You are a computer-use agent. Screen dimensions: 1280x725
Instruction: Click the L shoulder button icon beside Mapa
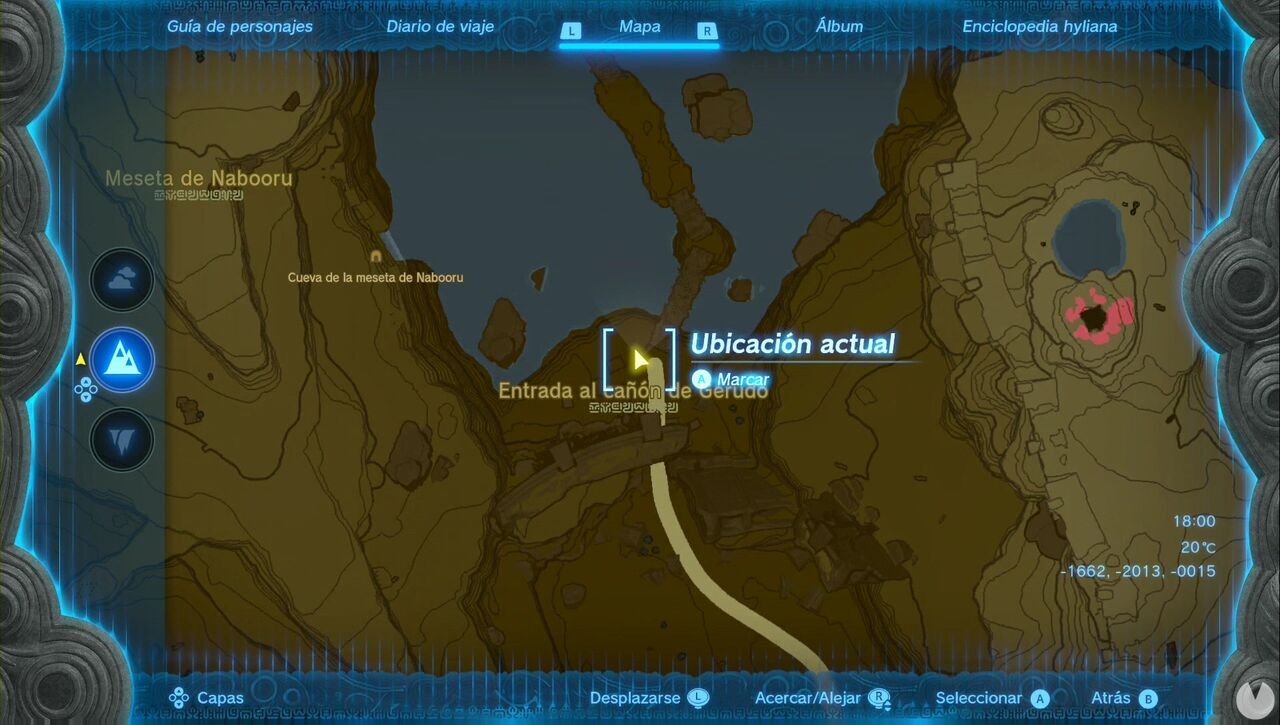(571, 31)
